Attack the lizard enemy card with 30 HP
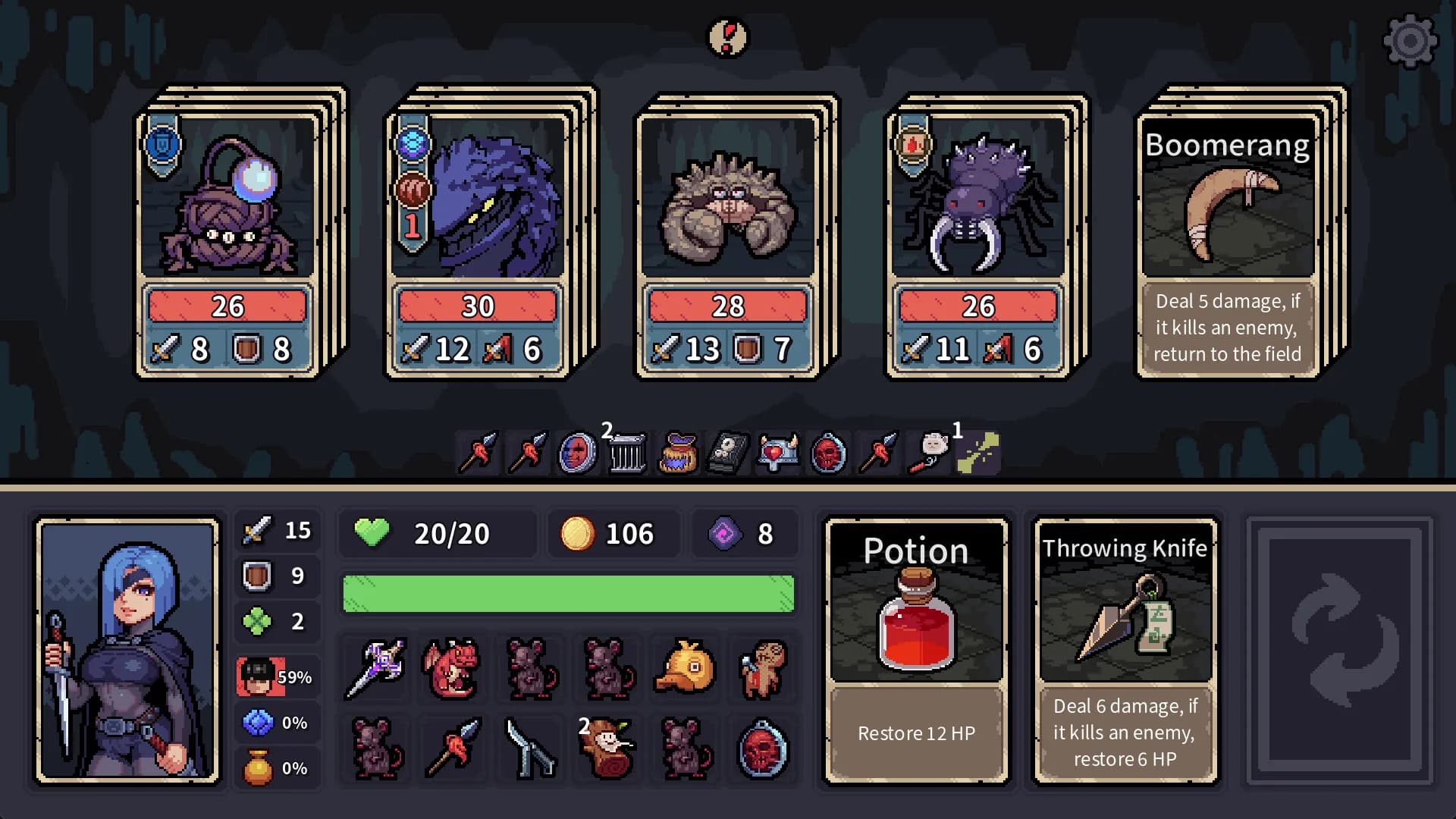The width and height of the screenshot is (1456, 819). [478, 227]
